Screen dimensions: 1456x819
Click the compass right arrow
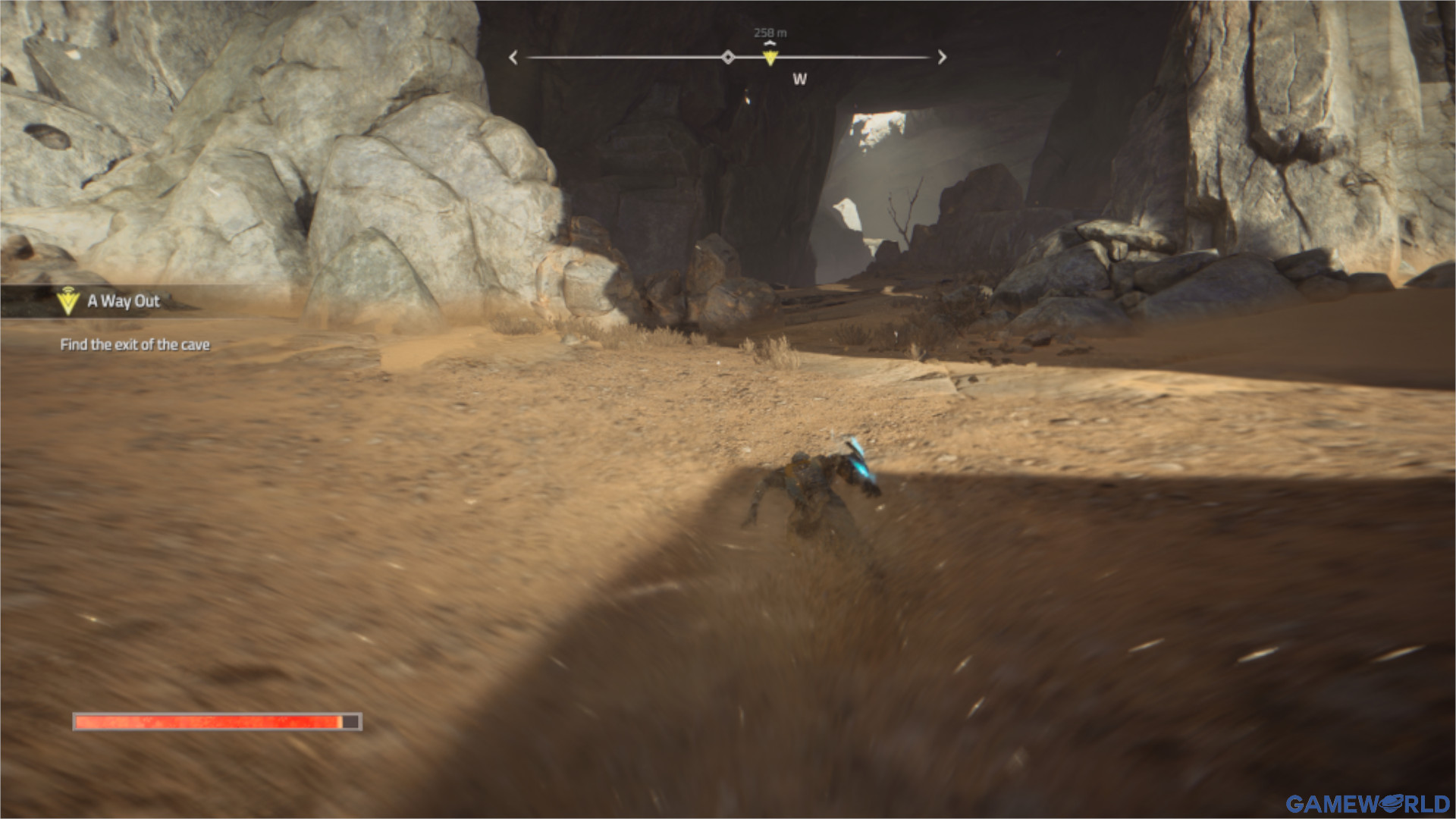(942, 58)
